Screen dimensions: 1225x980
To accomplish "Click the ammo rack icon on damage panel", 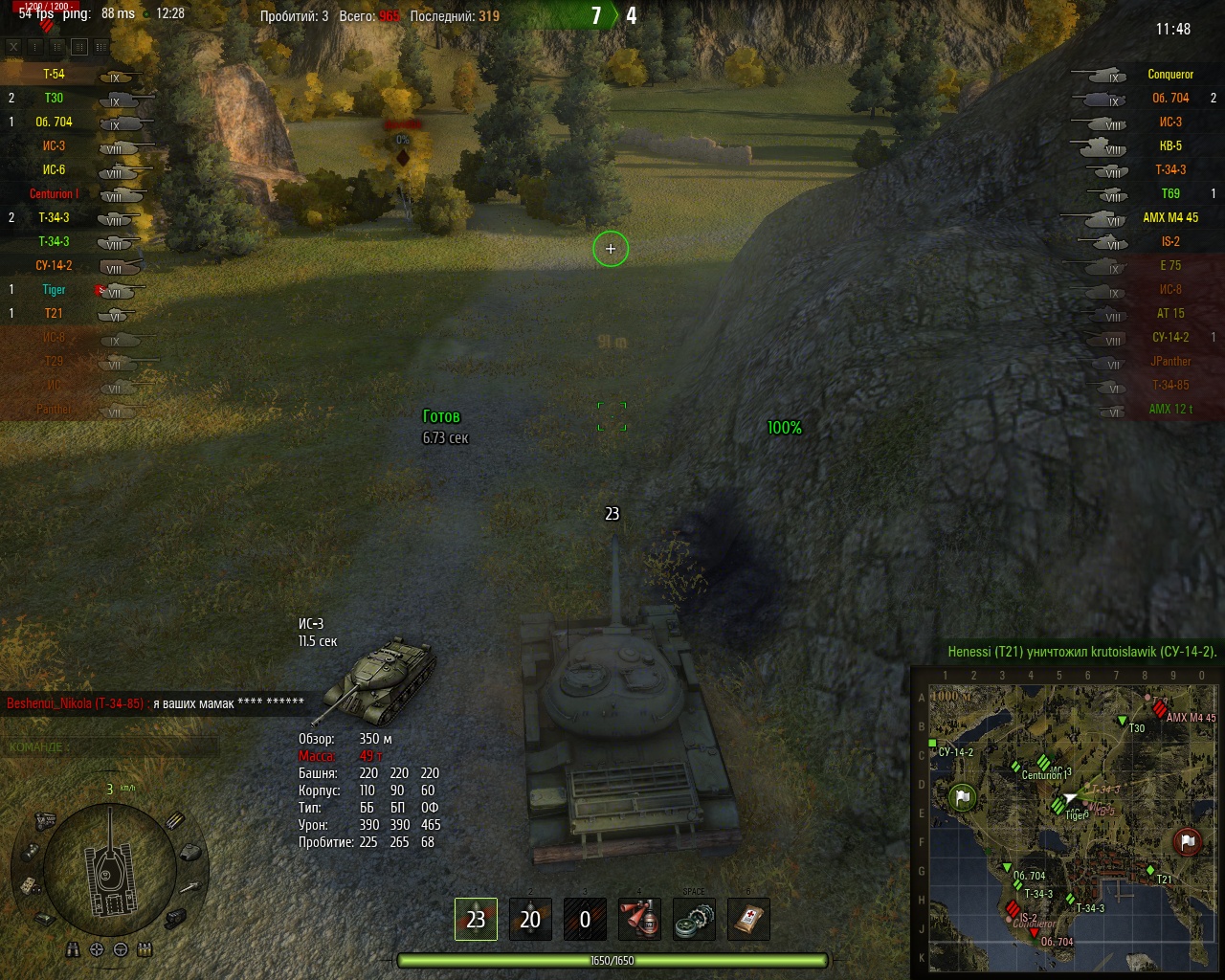I will (175, 820).
